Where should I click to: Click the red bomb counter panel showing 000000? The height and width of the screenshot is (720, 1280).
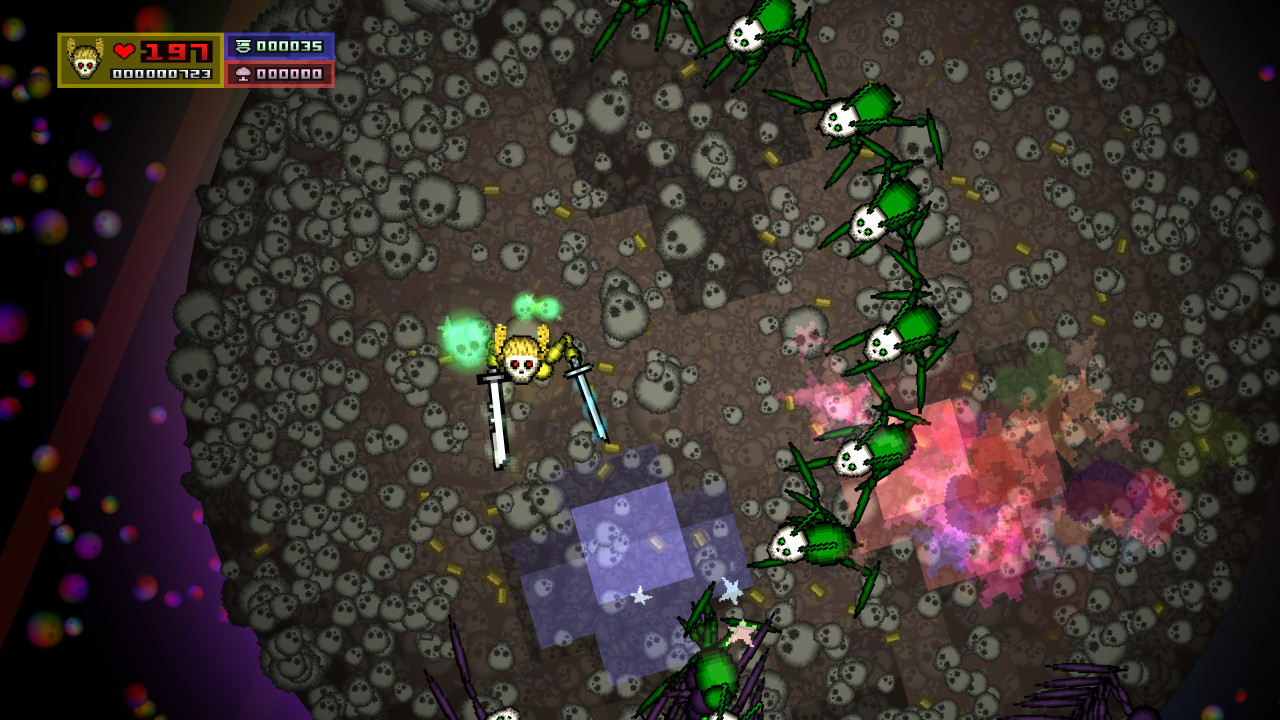click(x=287, y=75)
